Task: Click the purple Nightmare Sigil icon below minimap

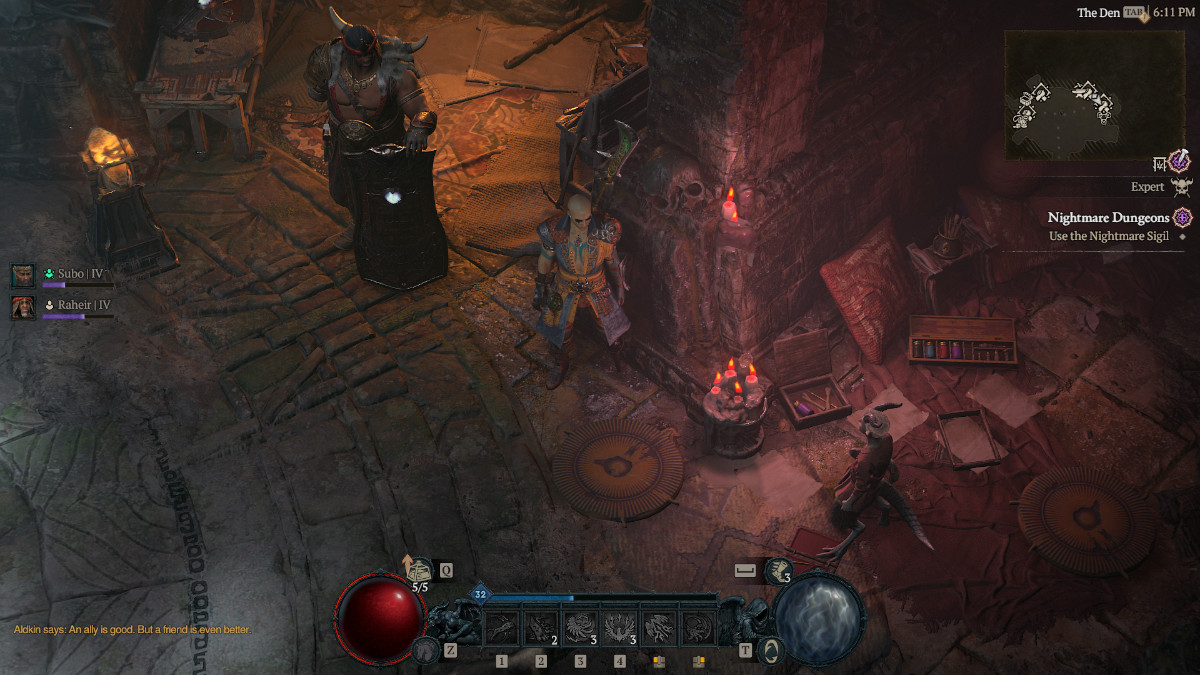Action: pyautogui.click(x=1180, y=161)
